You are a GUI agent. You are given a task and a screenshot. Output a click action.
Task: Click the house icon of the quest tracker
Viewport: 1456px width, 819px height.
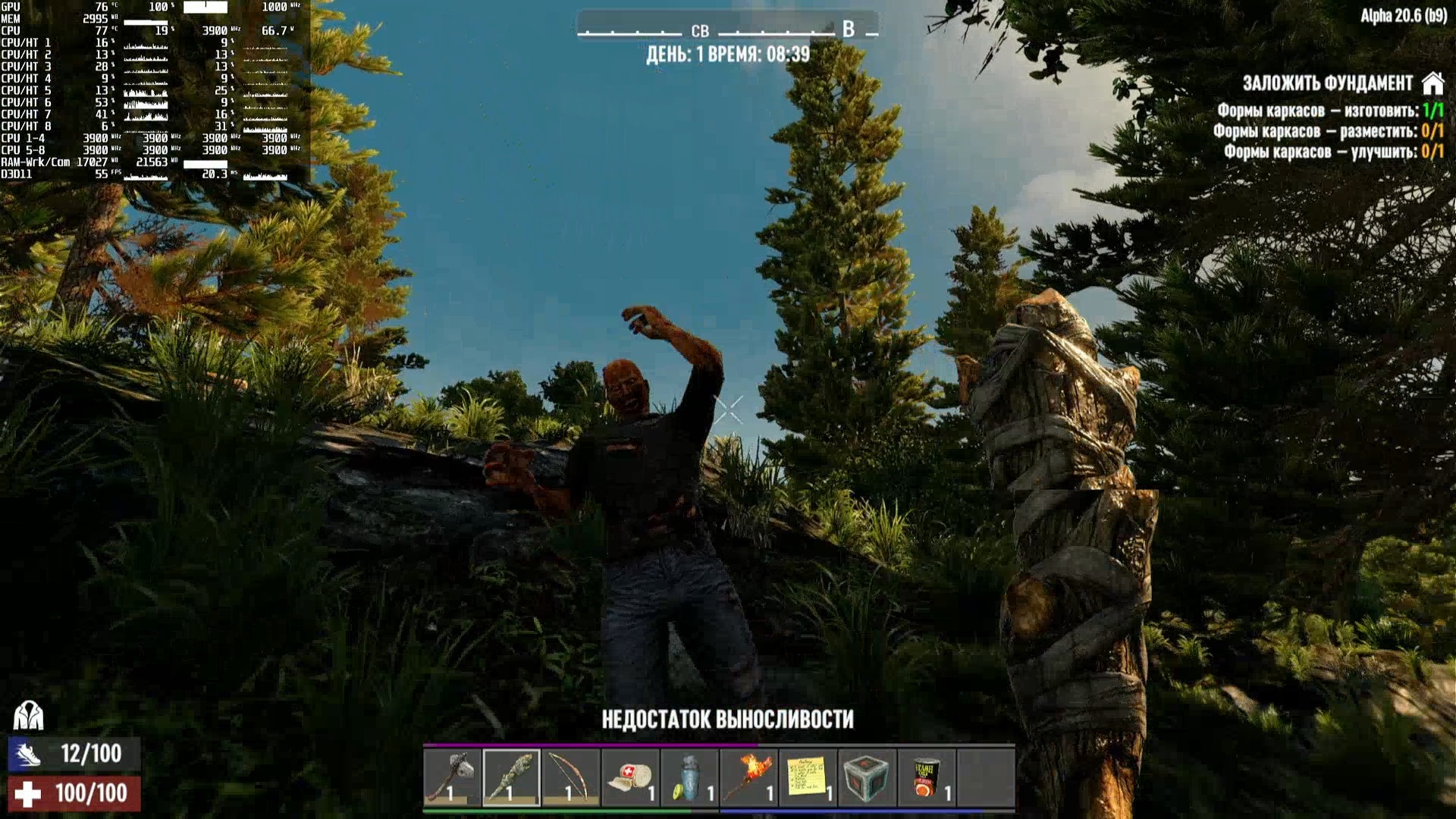click(1432, 83)
